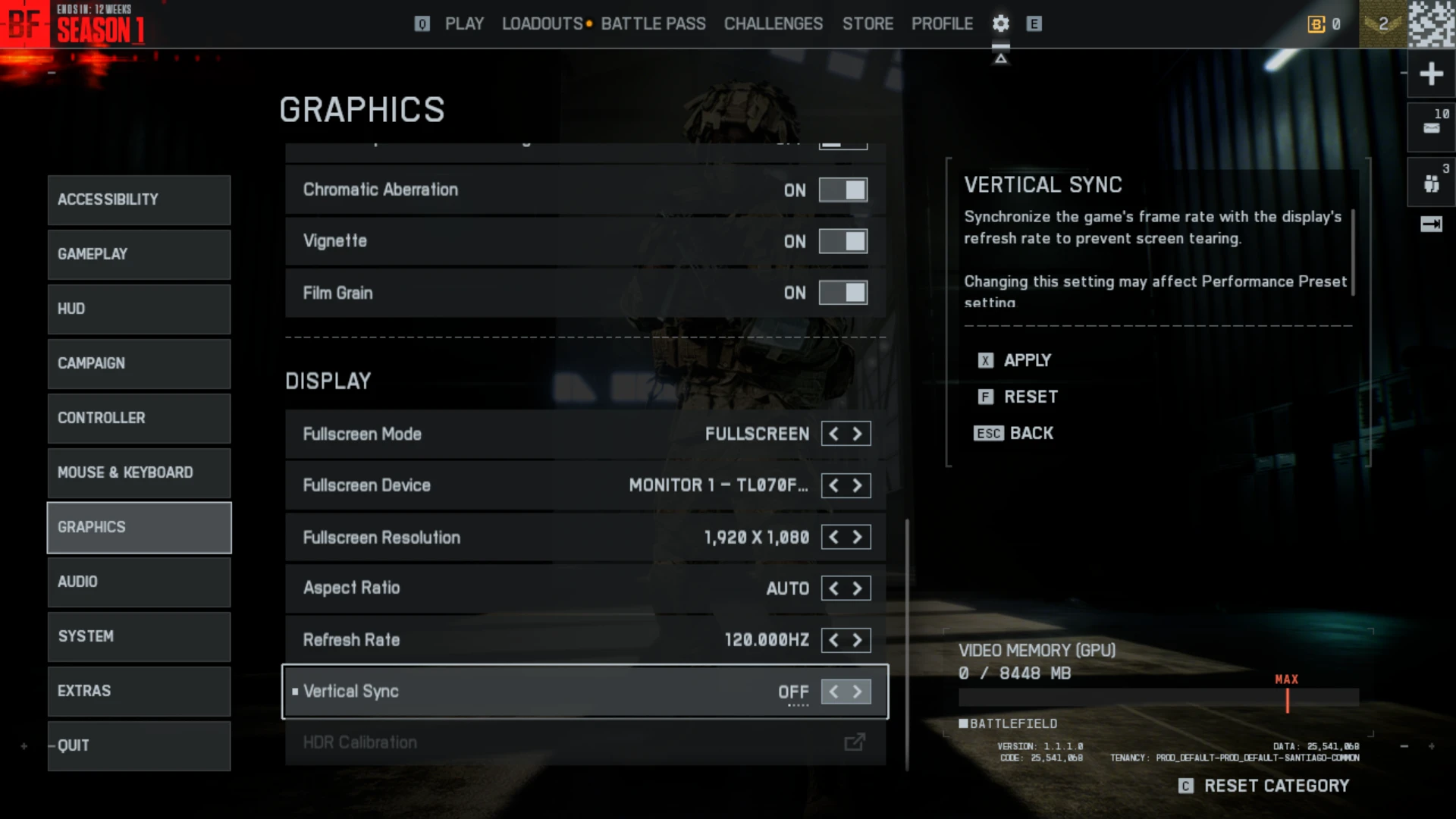Increase the Refresh Rate with the right arrow
The image size is (1456, 819).
(858, 640)
